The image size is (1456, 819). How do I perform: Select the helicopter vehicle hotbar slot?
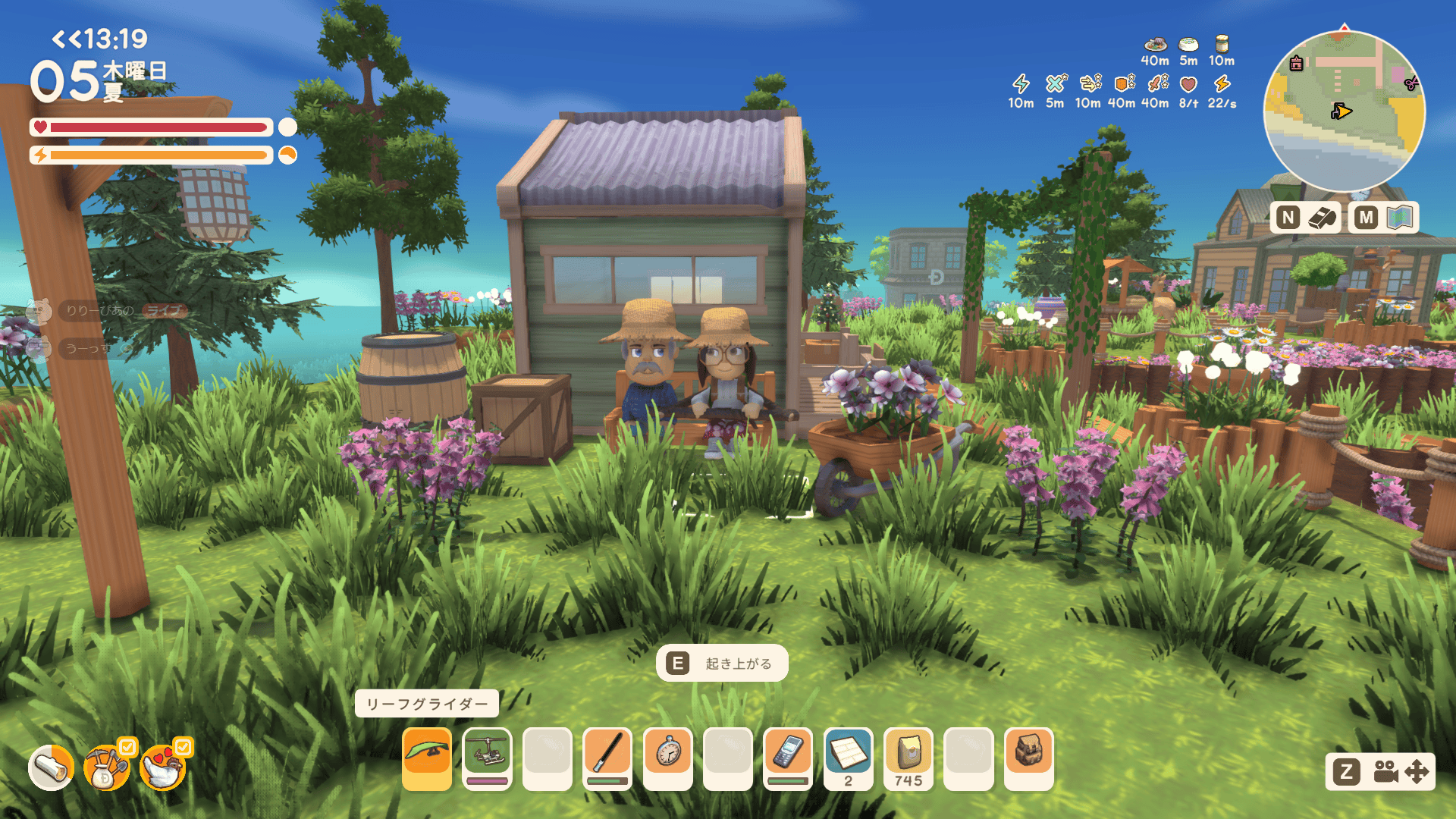pos(487,757)
